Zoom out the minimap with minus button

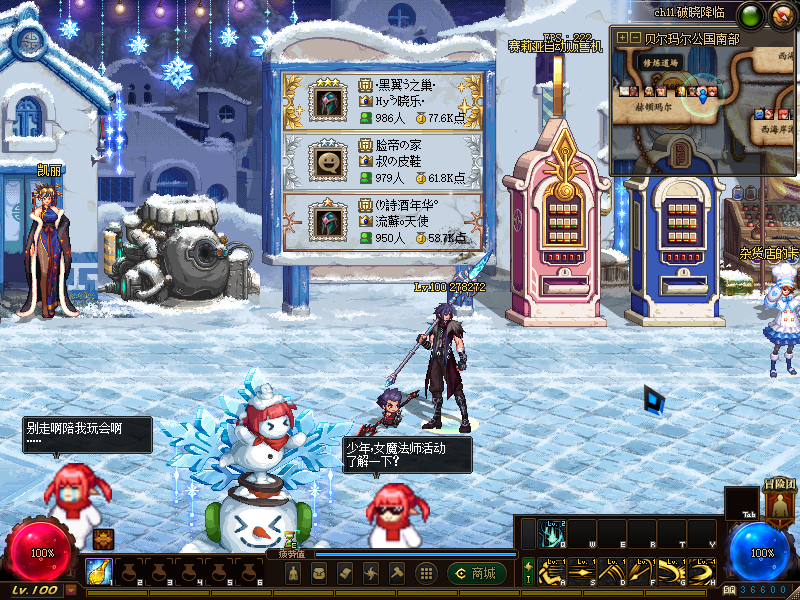click(x=634, y=38)
